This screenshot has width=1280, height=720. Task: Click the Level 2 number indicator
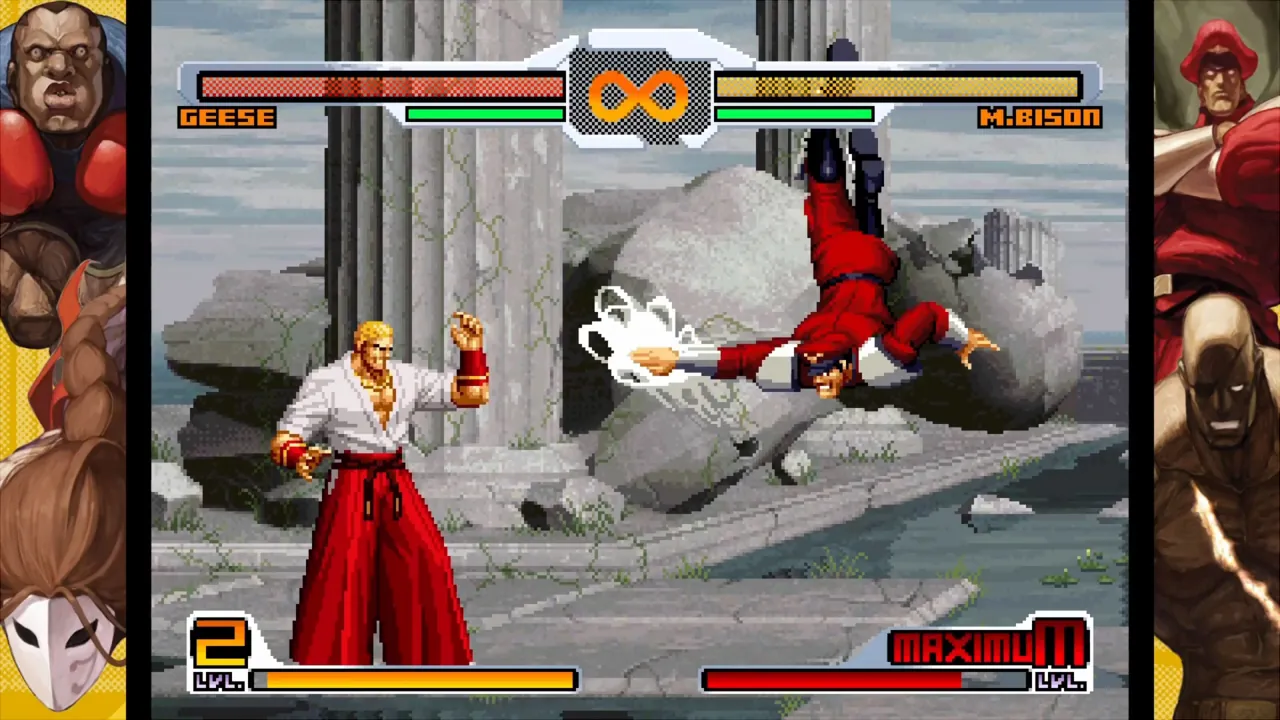[x=222, y=643]
